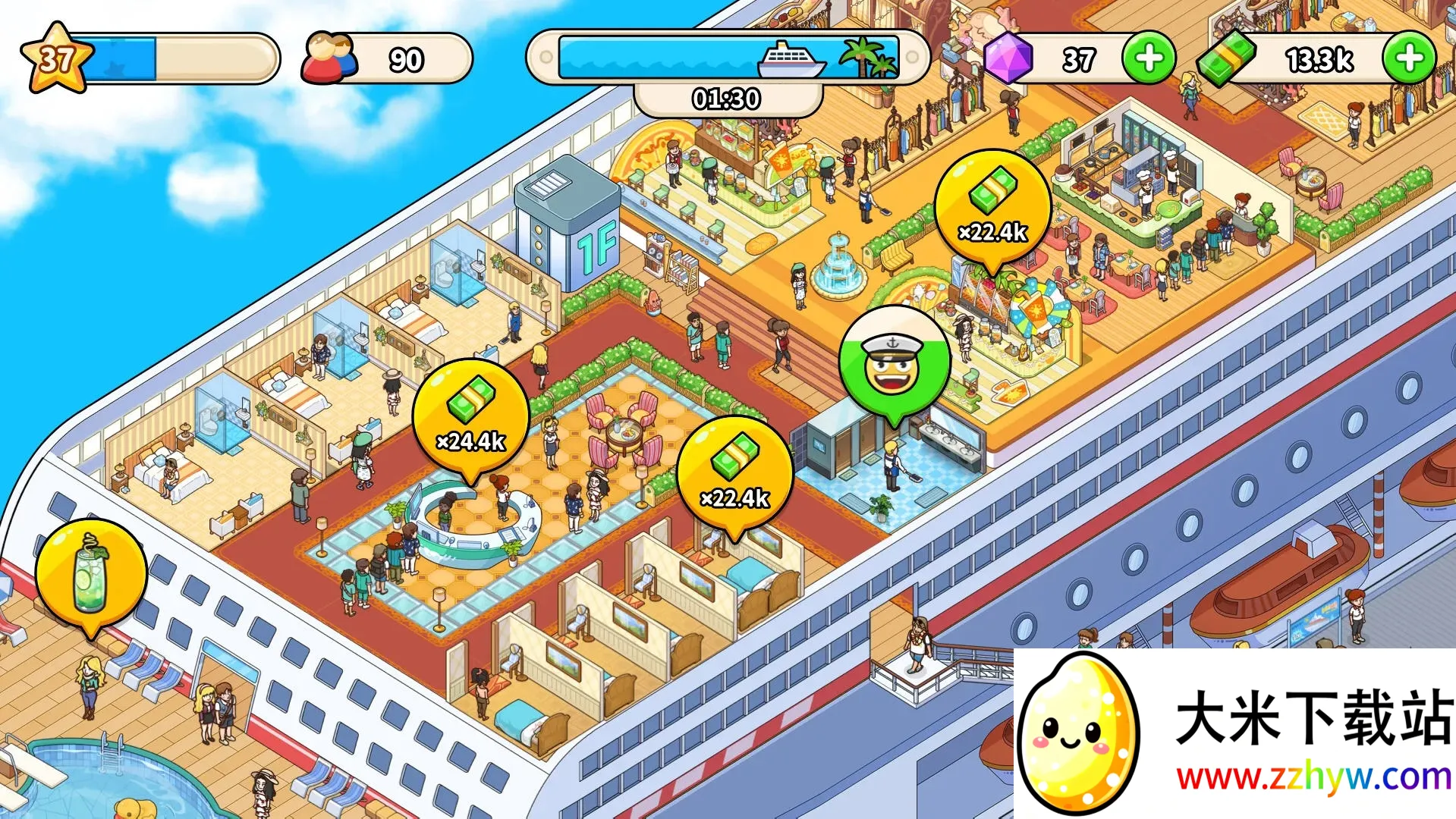
Task: Add more purple gems
Action: click(x=1149, y=58)
